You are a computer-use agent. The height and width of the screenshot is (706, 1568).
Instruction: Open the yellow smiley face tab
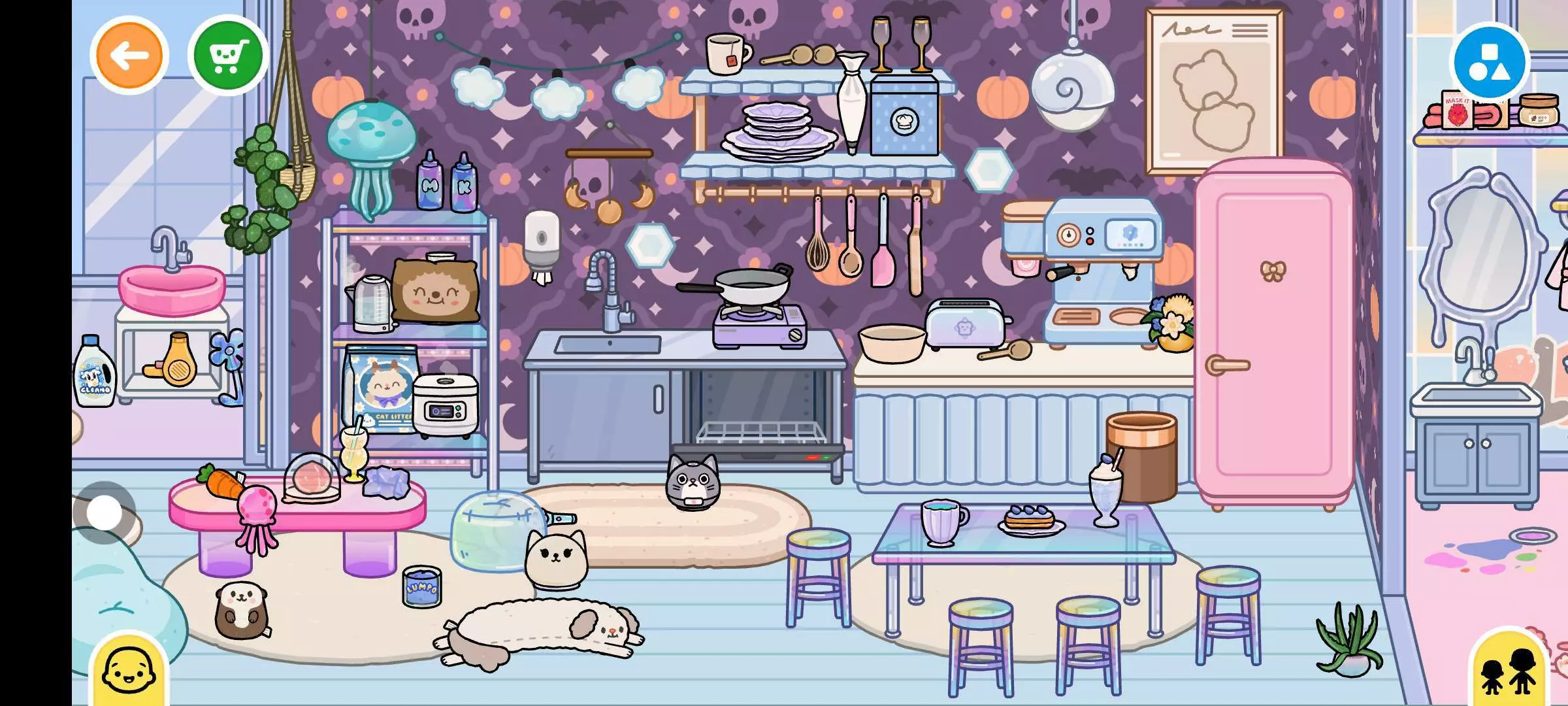tap(129, 670)
